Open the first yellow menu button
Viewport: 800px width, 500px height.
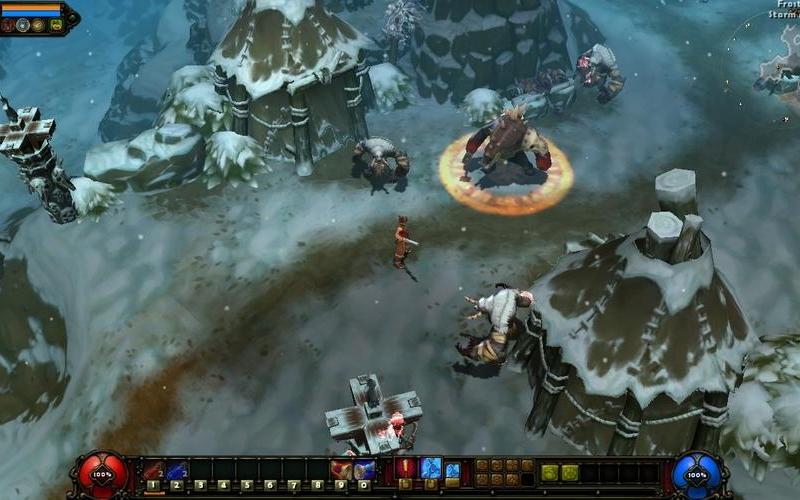pyautogui.click(x=549, y=472)
